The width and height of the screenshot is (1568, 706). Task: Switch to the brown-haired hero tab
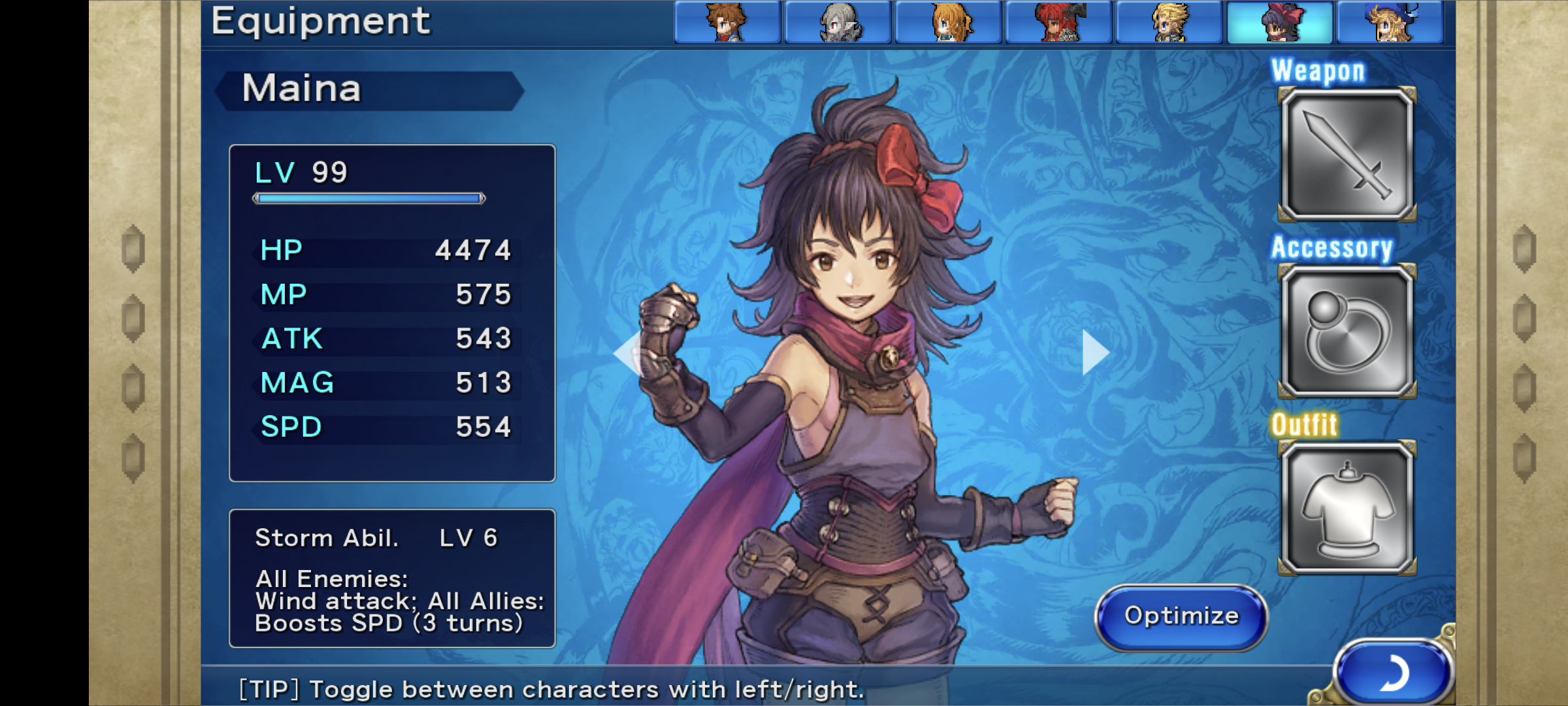(x=727, y=22)
